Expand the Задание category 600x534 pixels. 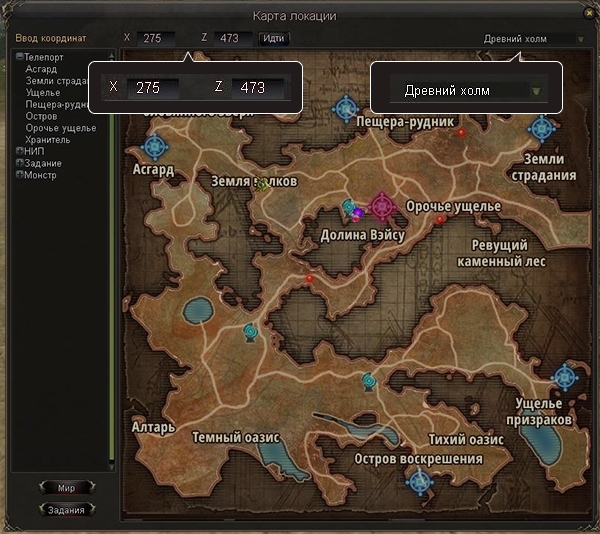click(19, 163)
